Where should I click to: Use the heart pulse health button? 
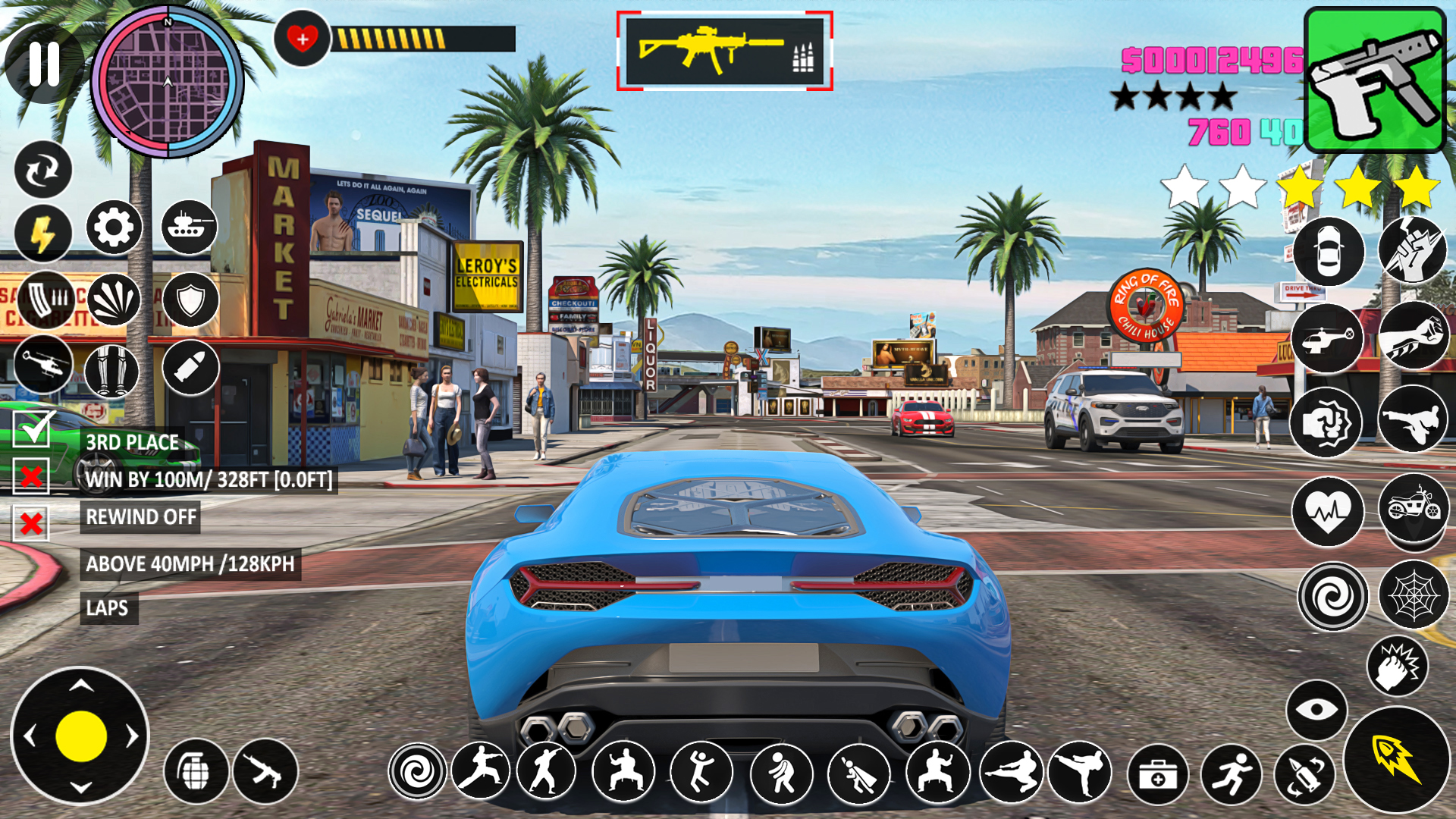click(x=1328, y=510)
